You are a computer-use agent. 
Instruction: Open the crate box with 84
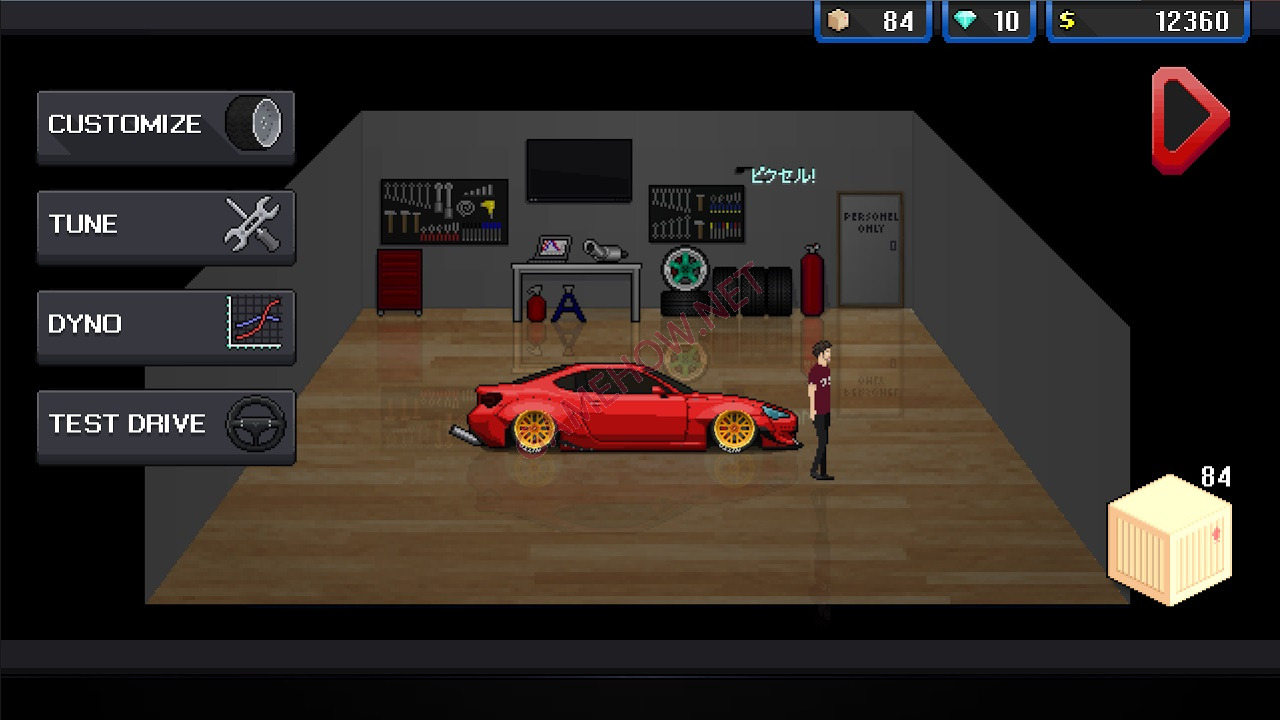1170,540
